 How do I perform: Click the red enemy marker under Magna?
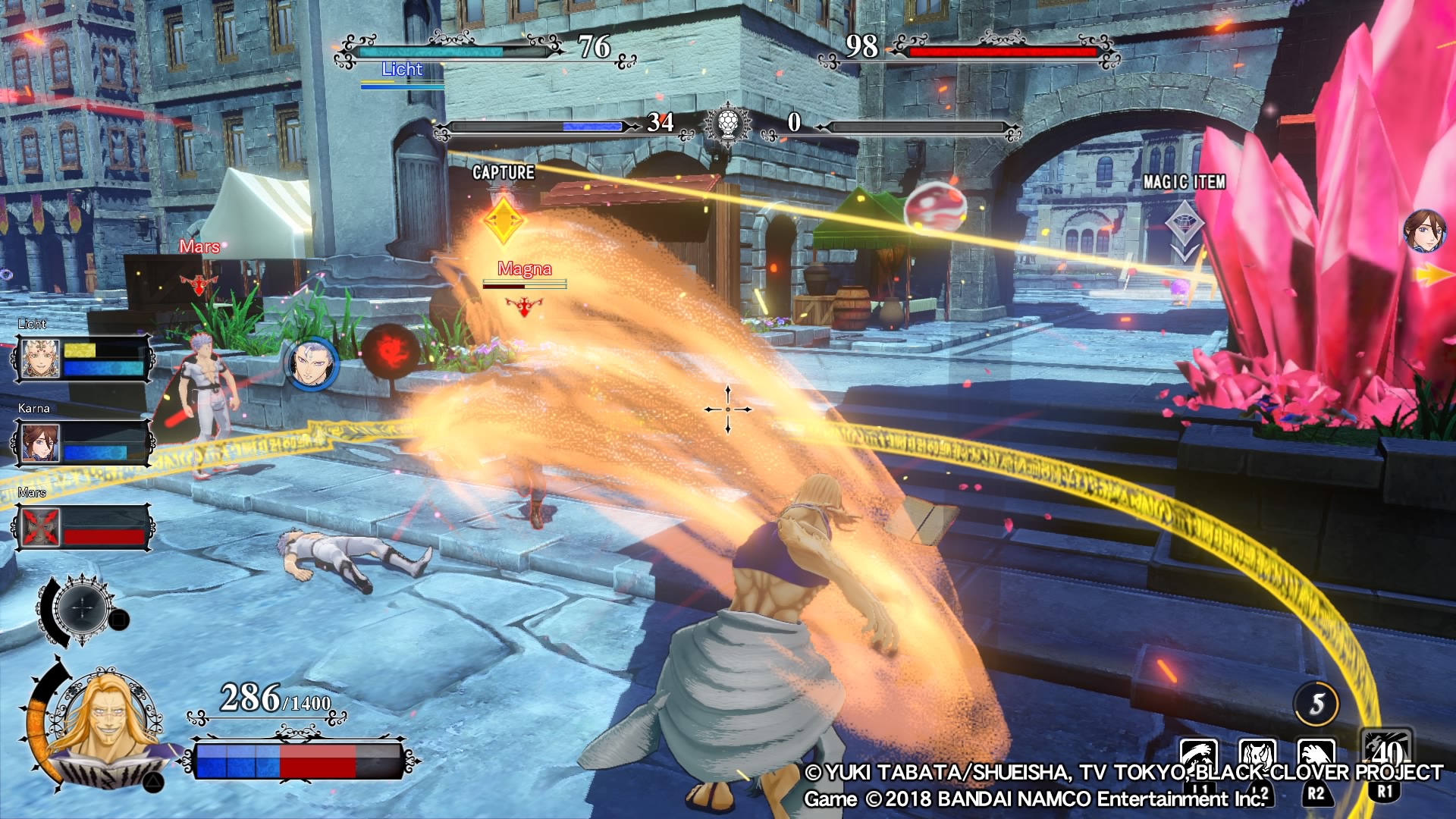click(x=524, y=306)
